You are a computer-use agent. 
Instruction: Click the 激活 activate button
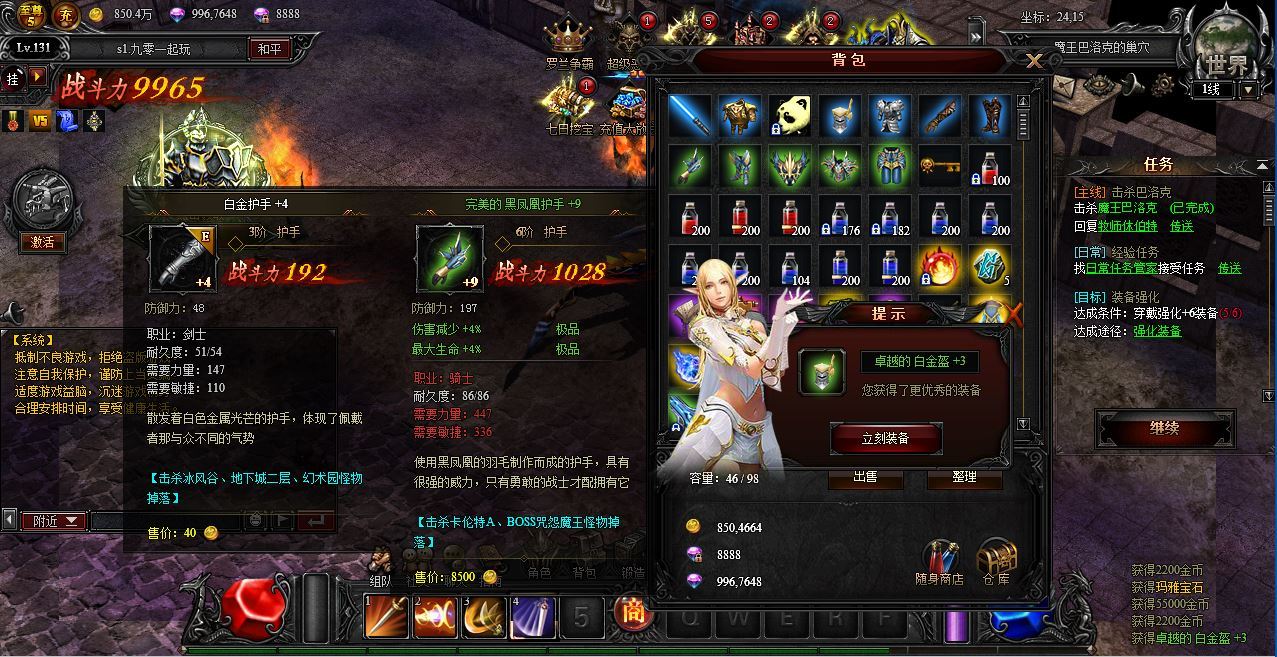[42, 243]
